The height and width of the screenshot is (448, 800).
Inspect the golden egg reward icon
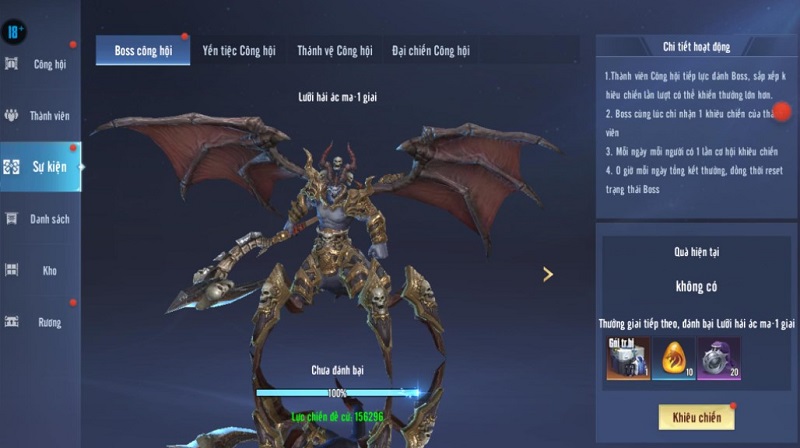point(673,358)
